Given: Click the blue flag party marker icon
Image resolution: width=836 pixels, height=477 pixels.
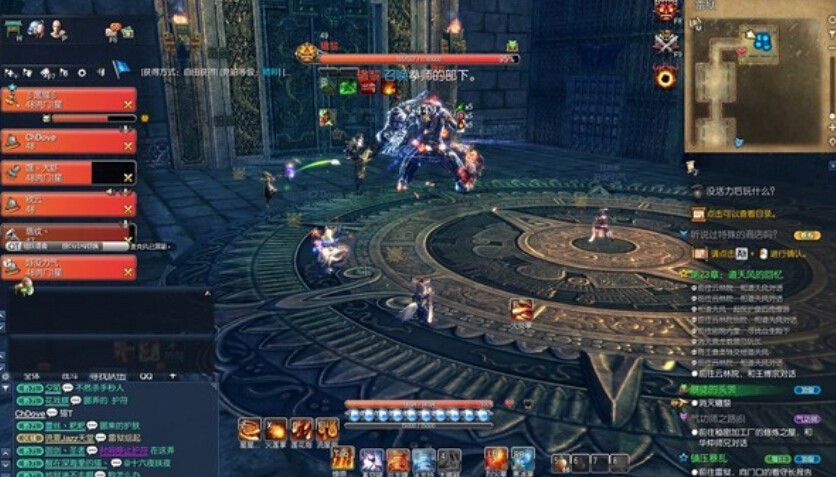Looking at the screenshot, I should tap(120, 69).
